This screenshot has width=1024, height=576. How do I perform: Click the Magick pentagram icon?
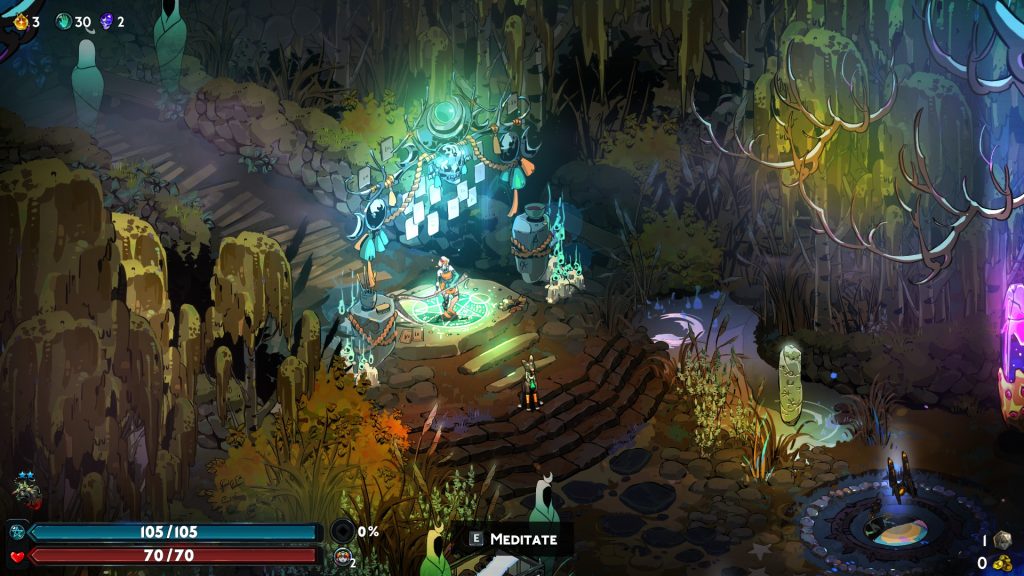pos(17,532)
